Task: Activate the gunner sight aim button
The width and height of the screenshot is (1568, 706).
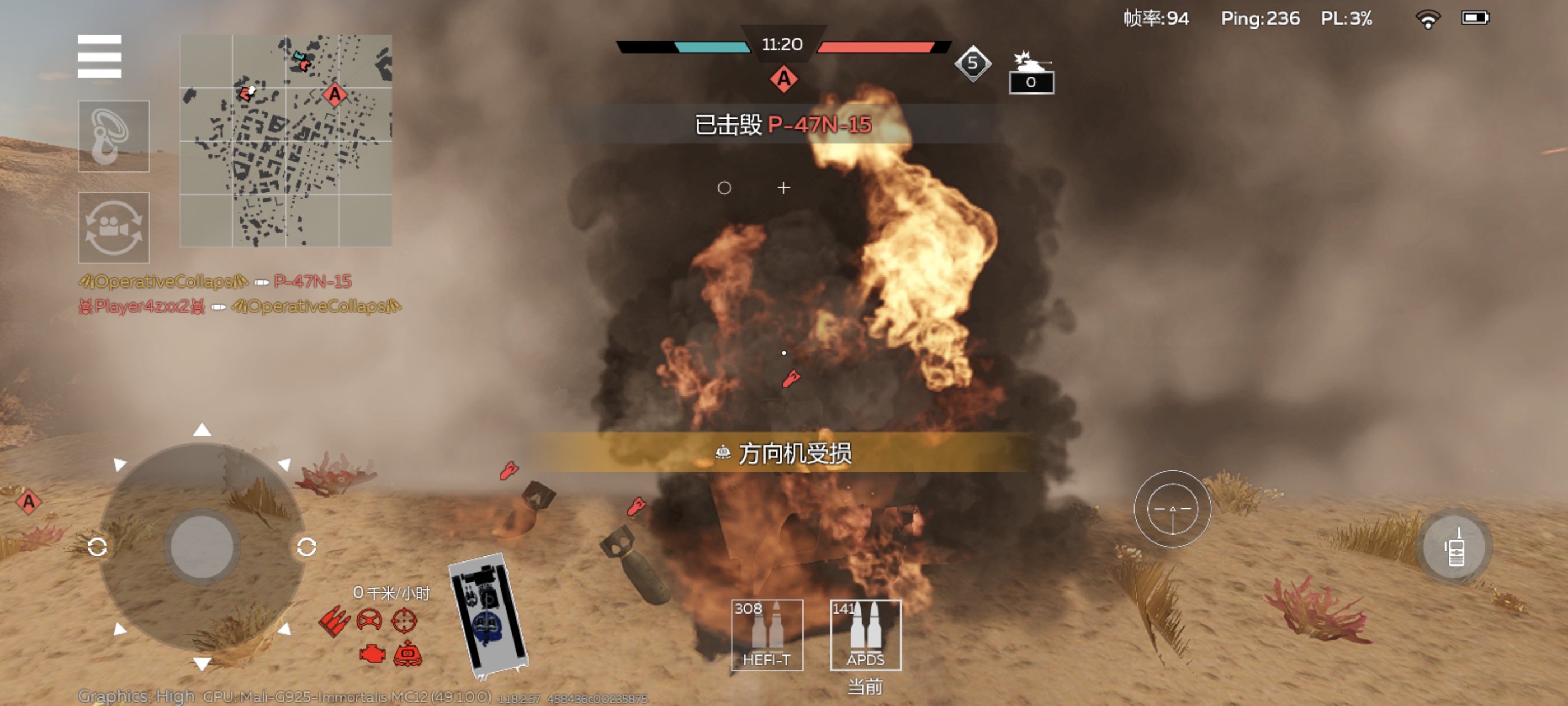Action: [x=1172, y=509]
